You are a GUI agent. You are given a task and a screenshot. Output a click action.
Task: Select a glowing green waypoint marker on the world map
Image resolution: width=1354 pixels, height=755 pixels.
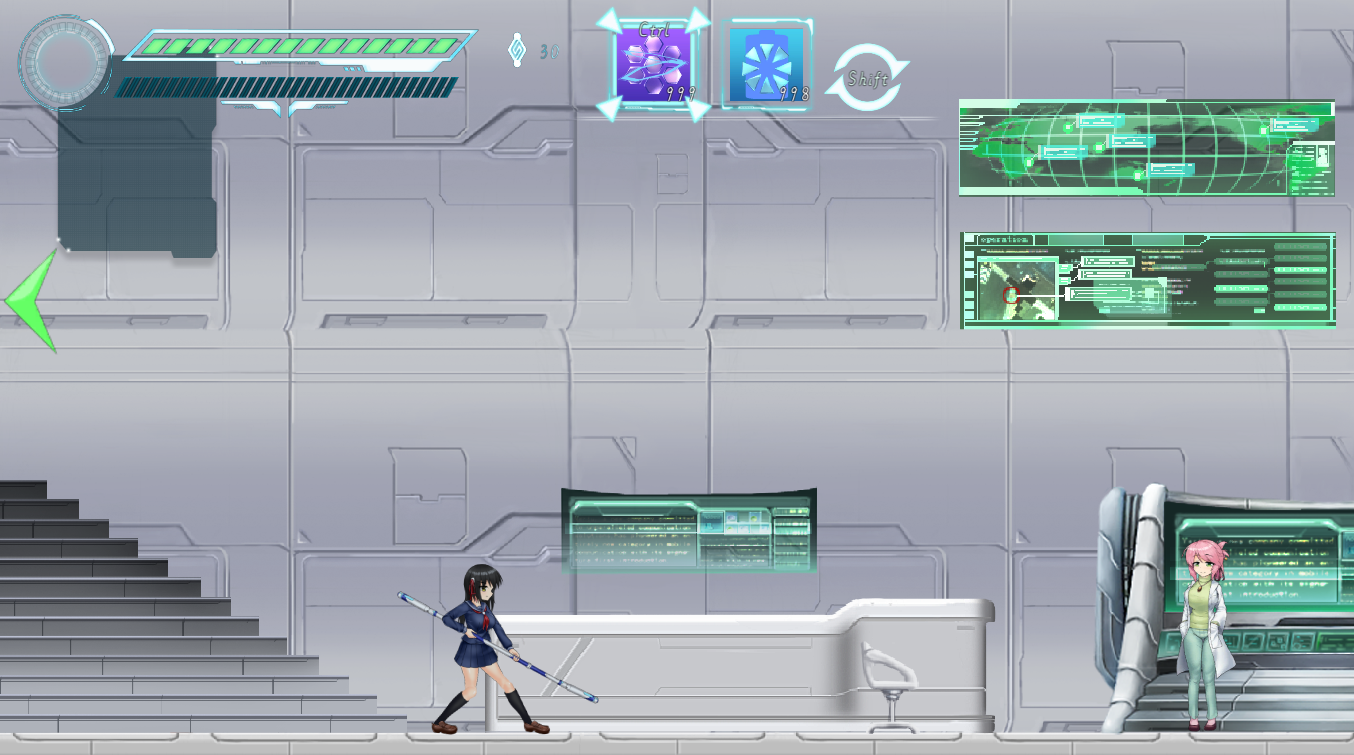pyautogui.click(x=1097, y=147)
